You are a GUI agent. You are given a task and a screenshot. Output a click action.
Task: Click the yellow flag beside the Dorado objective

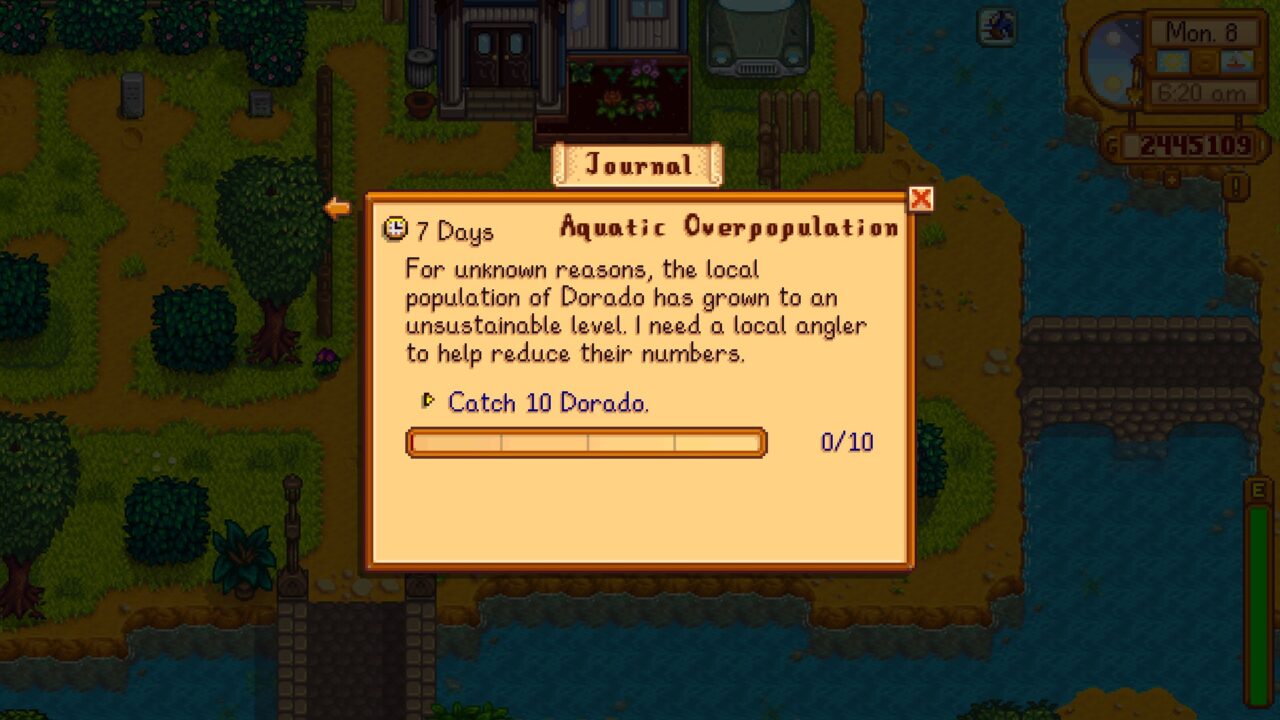[428, 401]
